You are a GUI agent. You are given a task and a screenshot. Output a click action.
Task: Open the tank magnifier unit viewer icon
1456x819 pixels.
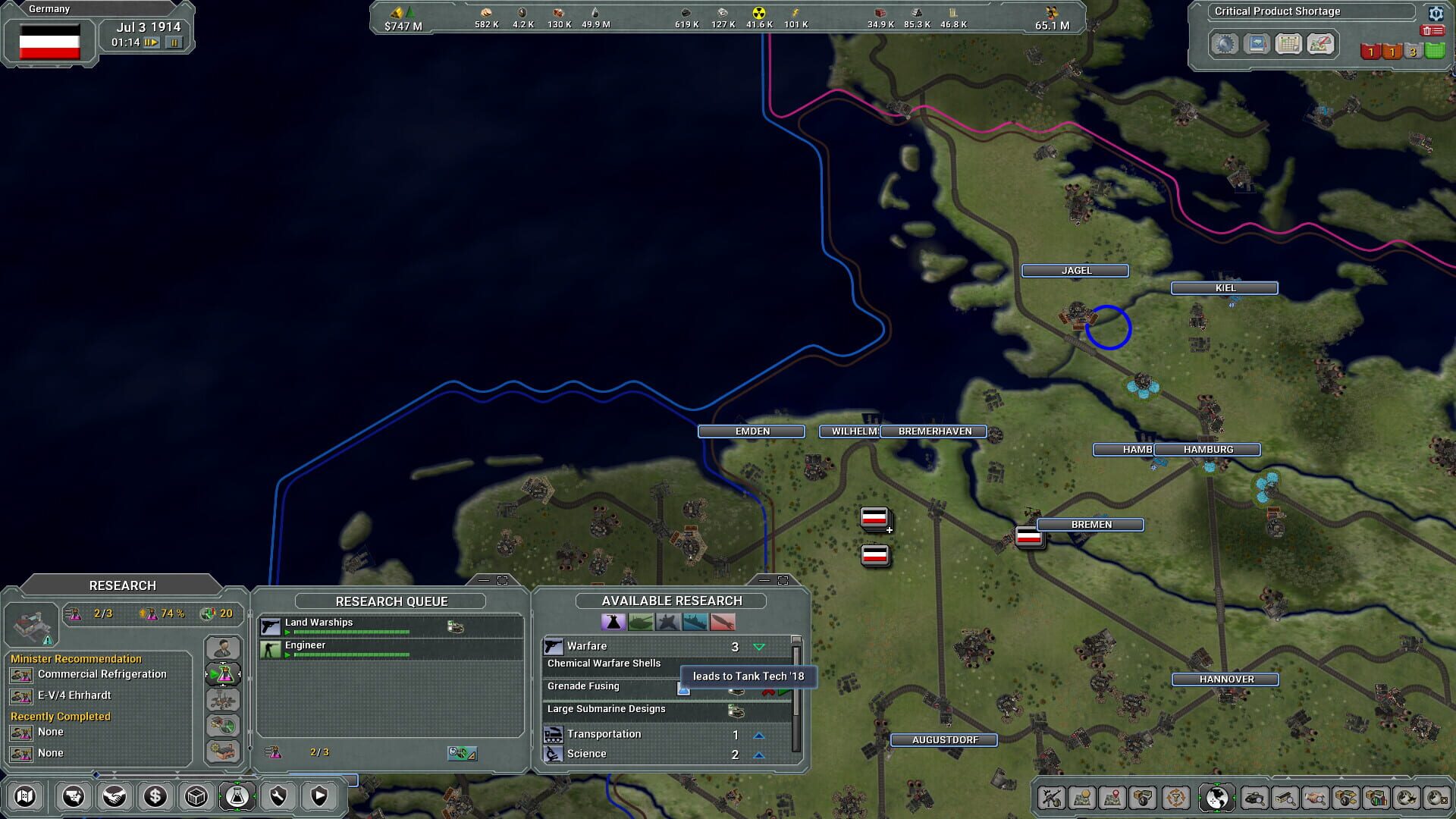[1256, 797]
